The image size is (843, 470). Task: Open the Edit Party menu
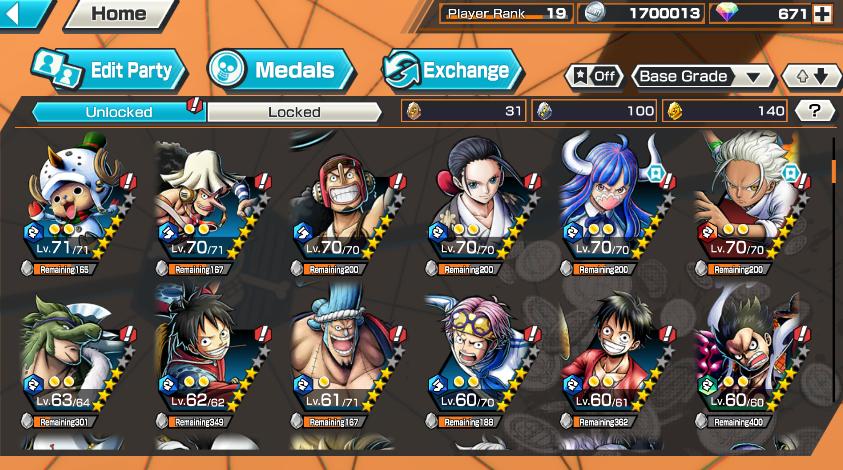pyautogui.click(x=109, y=70)
